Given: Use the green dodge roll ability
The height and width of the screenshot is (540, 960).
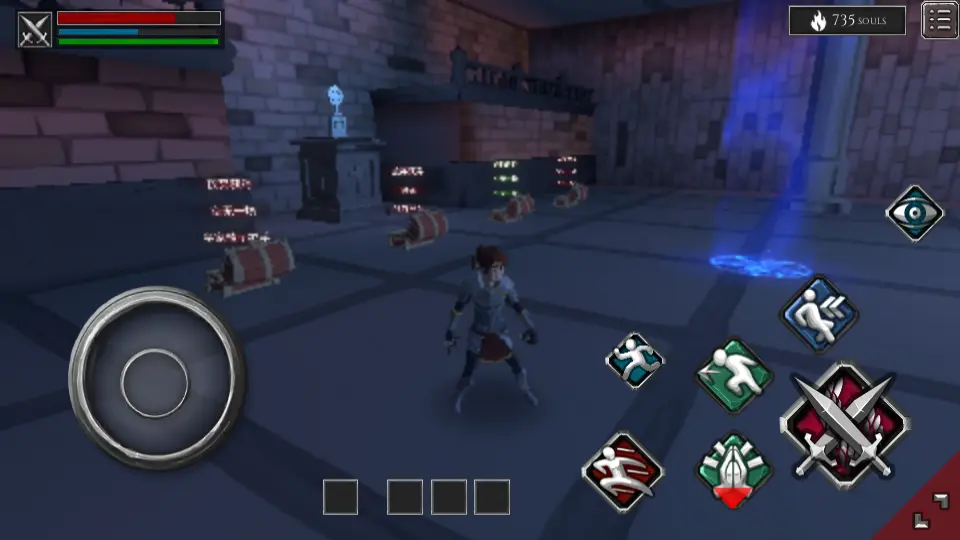Looking at the screenshot, I should (735, 375).
